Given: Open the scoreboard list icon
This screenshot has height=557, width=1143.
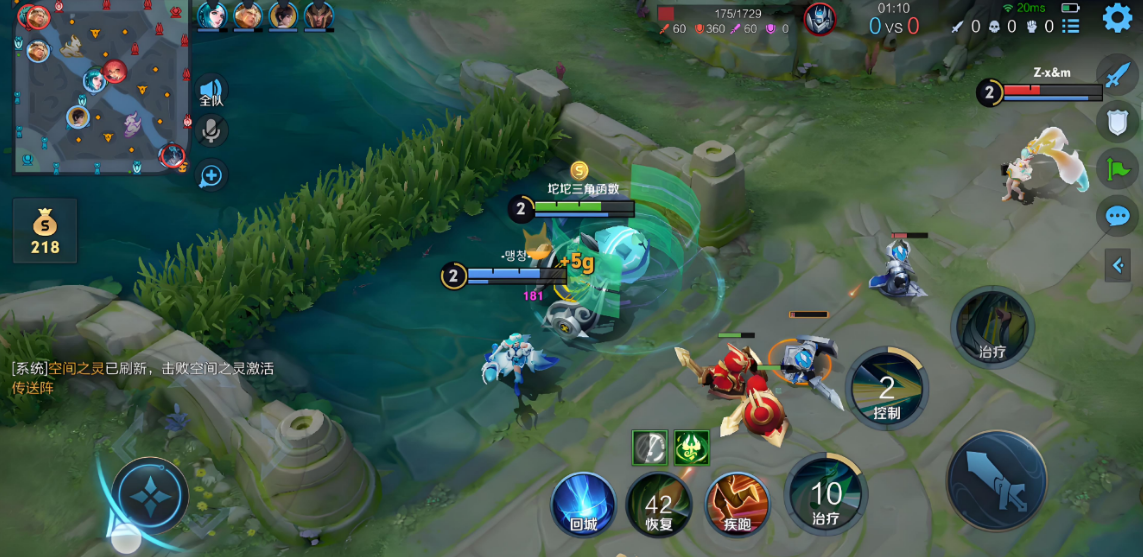Looking at the screenshot, I should [1071, 26].
